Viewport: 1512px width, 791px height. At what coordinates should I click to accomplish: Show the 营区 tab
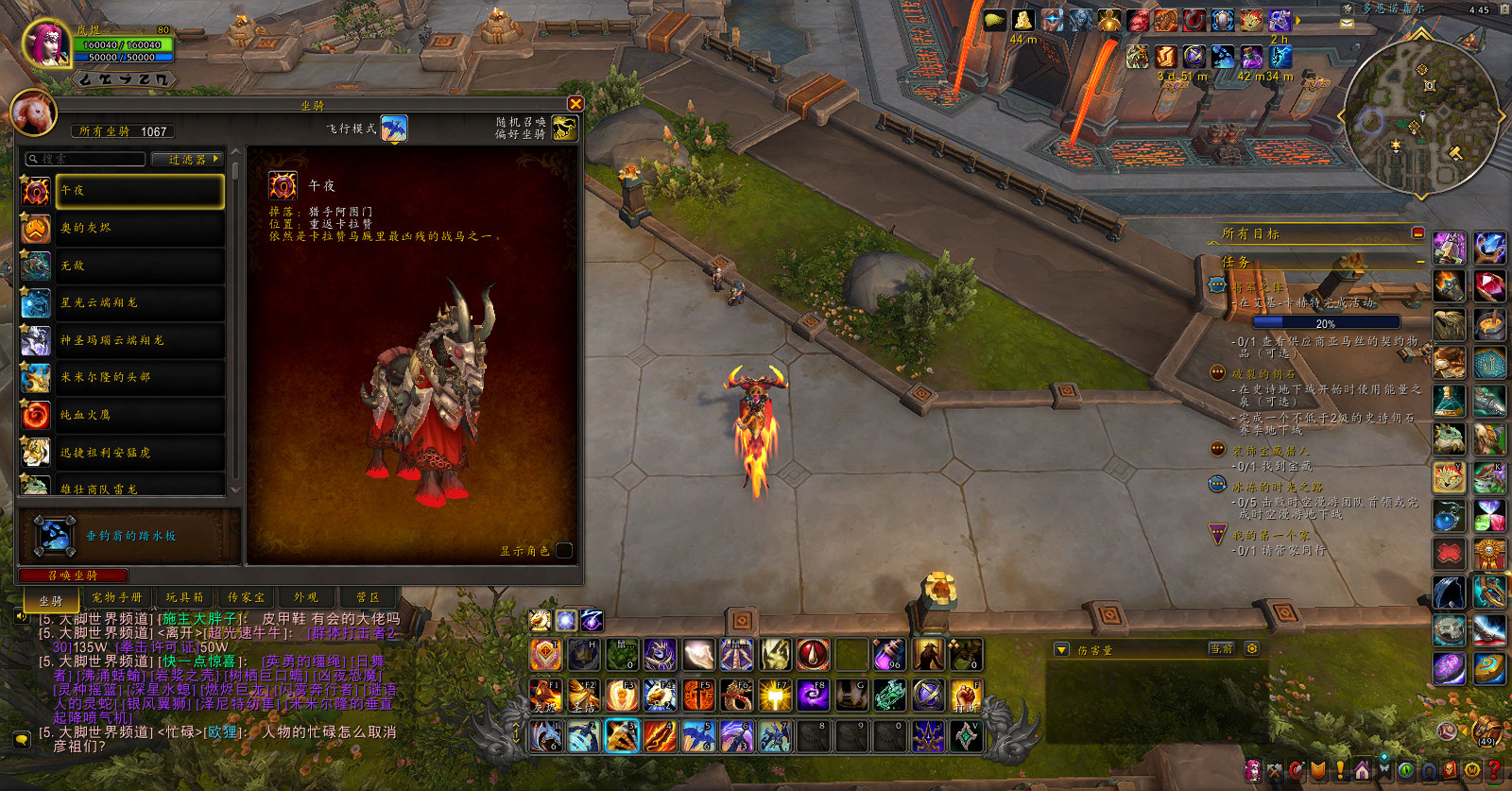coord(368,597)
